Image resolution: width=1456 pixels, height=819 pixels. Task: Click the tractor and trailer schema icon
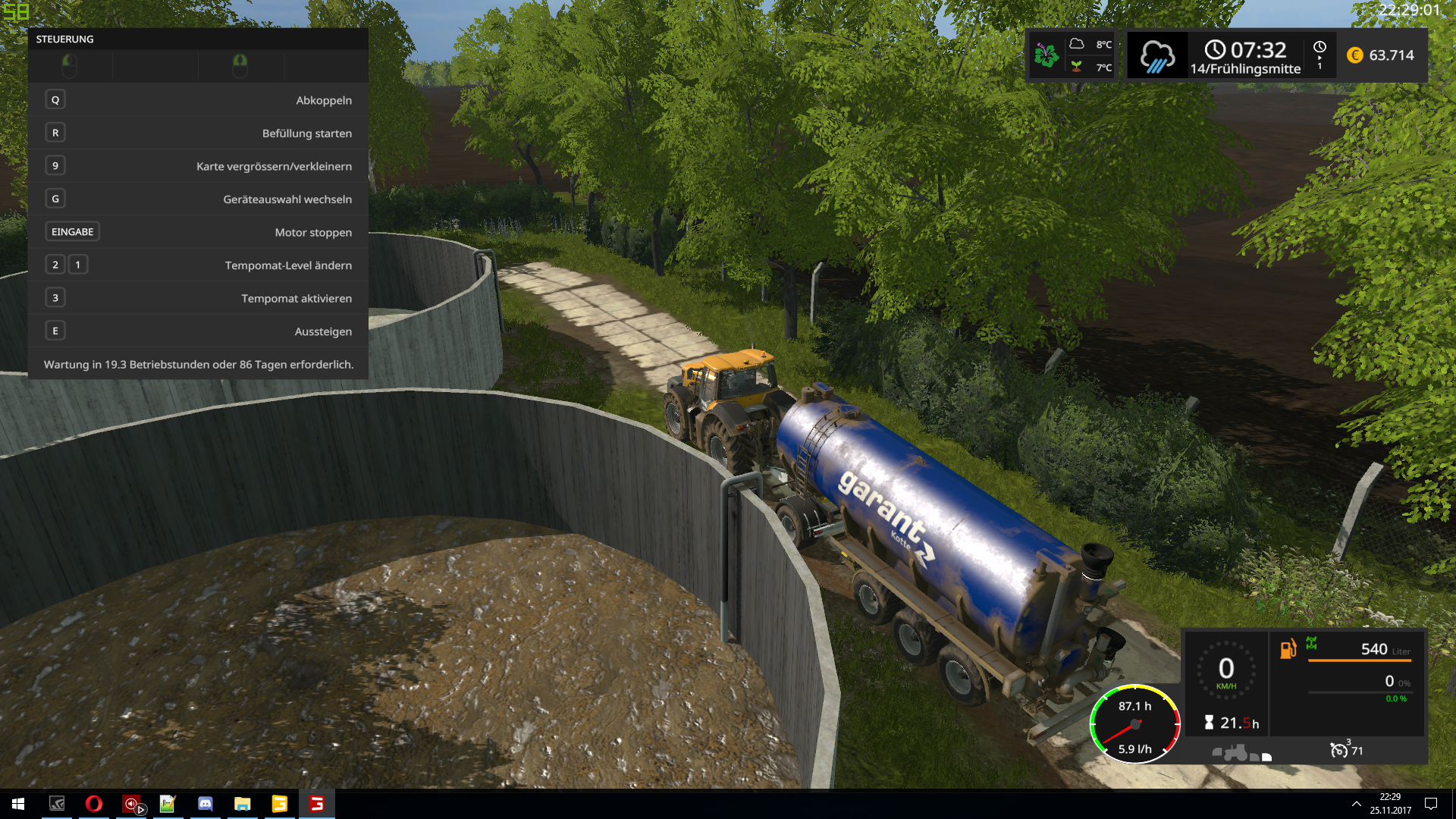click(x=1241, y=753)
